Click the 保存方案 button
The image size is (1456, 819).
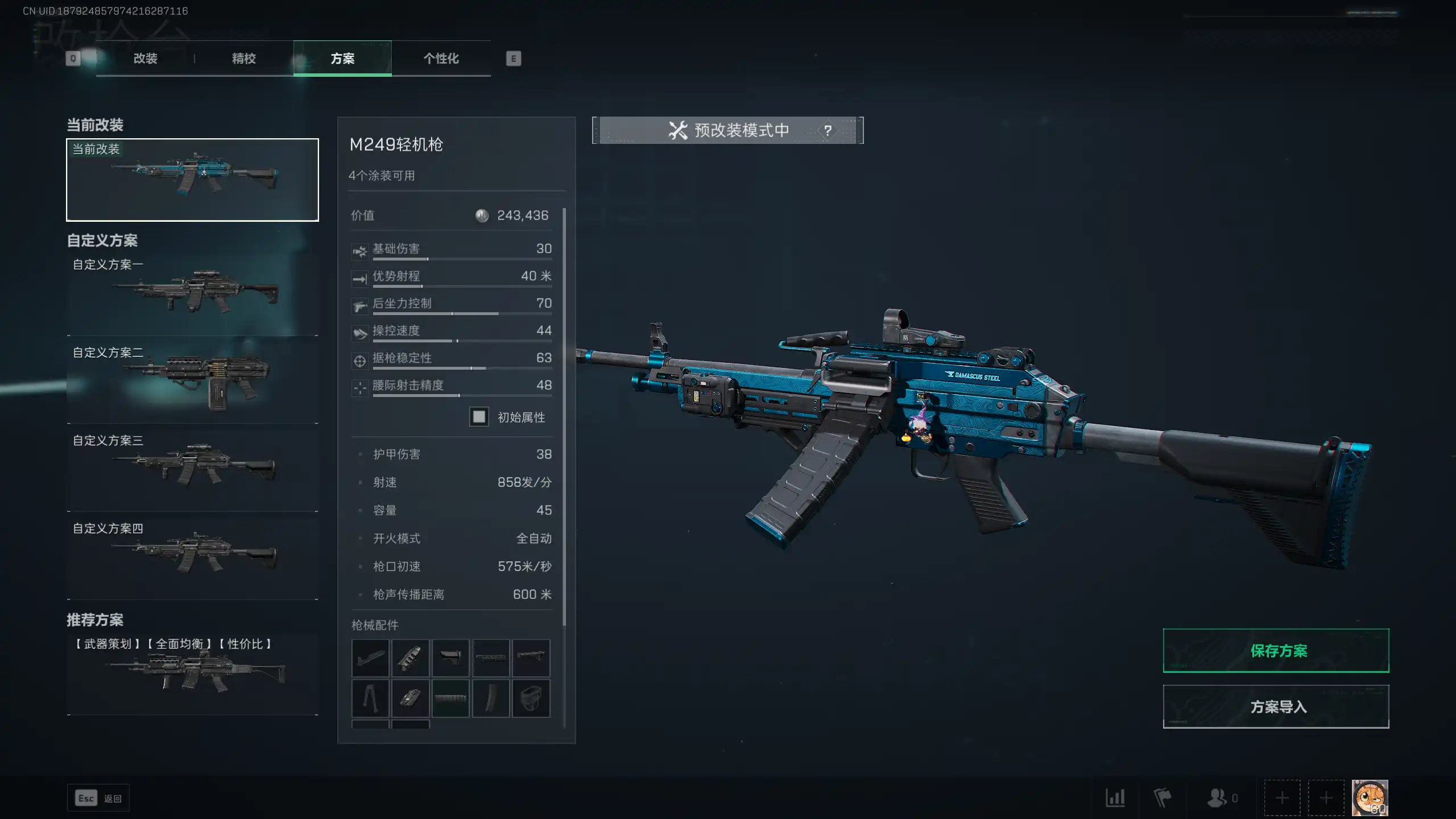point(1276,651)
